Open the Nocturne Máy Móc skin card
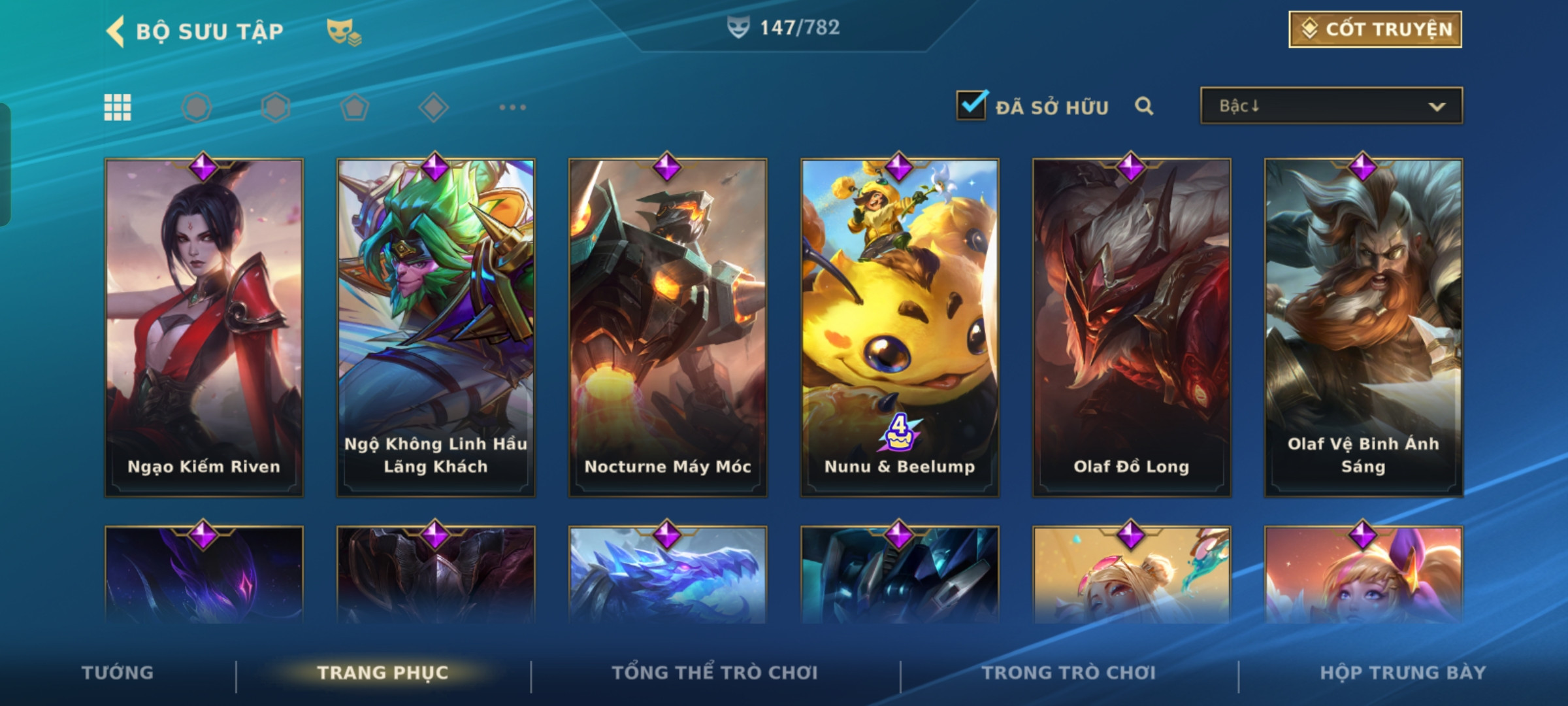 668,327
